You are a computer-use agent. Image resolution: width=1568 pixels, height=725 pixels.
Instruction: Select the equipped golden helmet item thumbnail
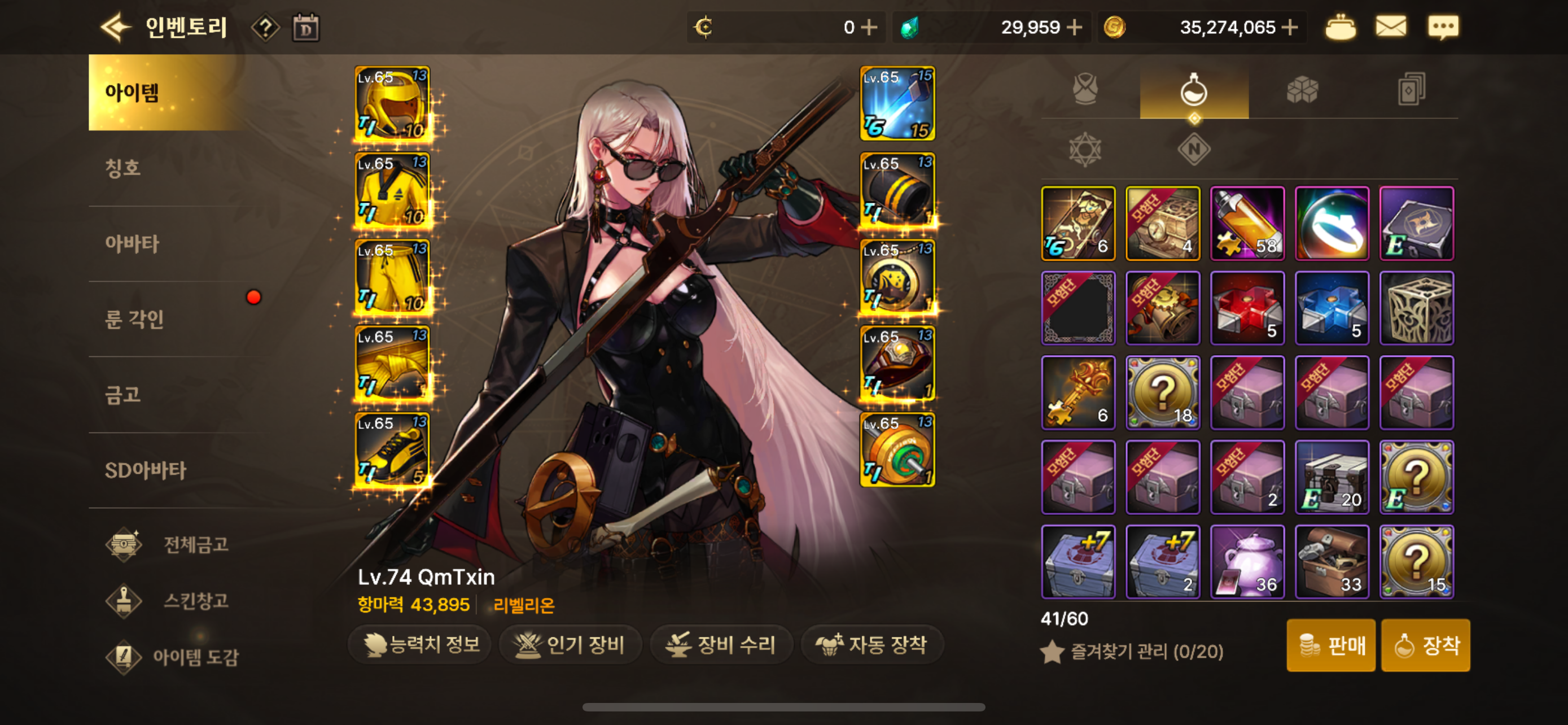click(392, 103)
